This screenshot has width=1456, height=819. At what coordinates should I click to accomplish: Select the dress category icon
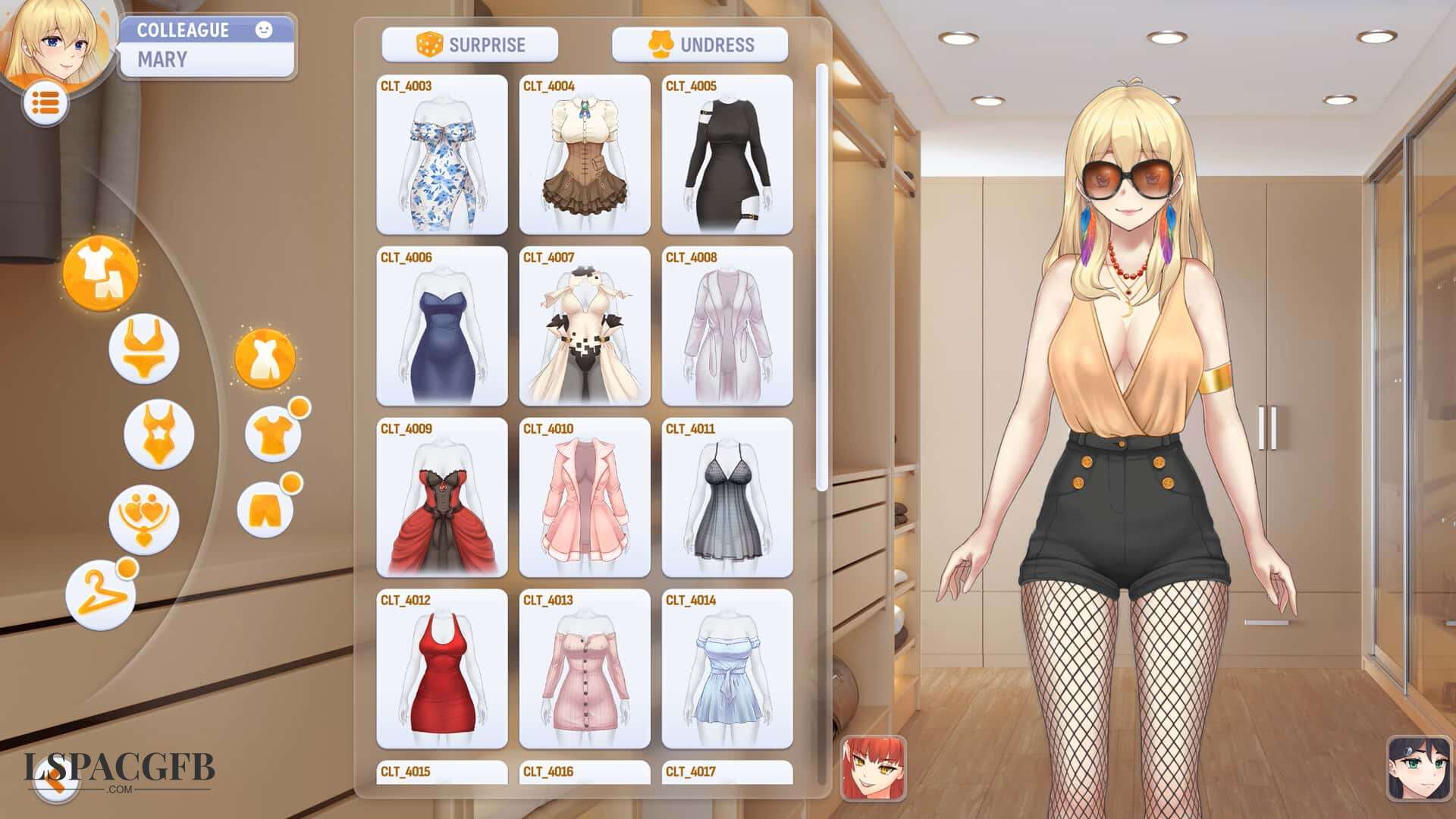tap(267, 360)
